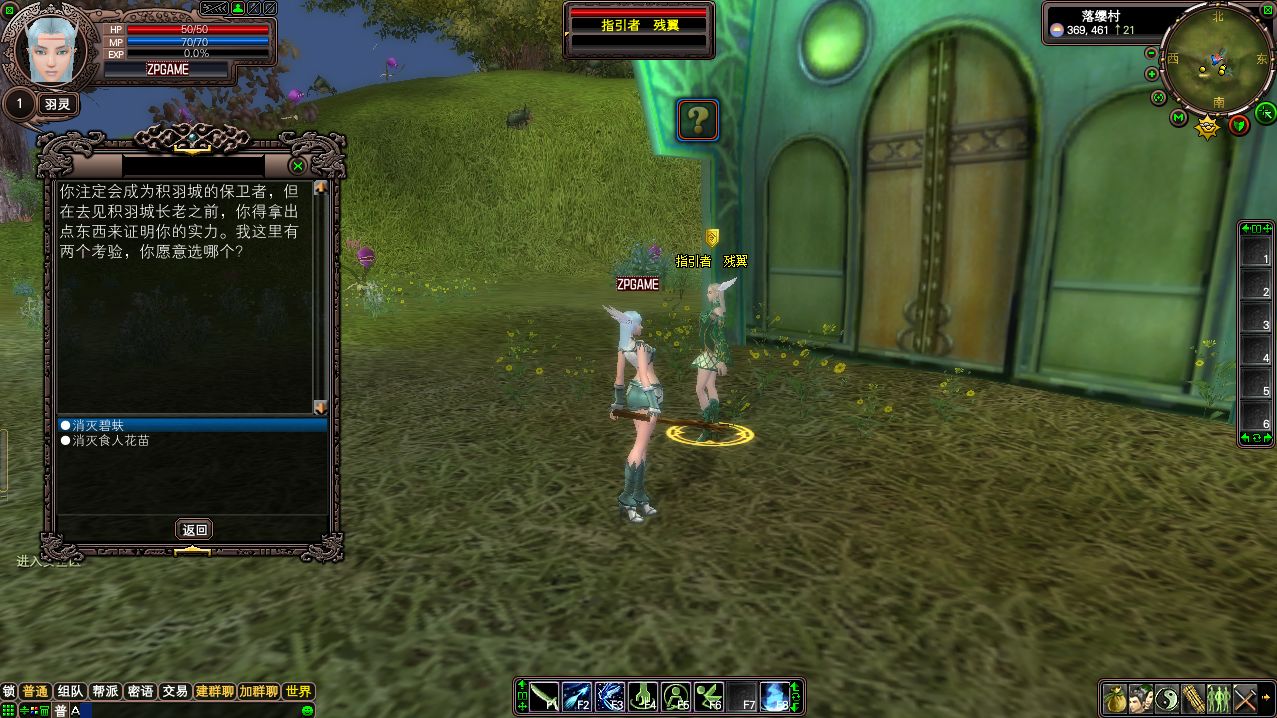The width and height of the screenshot is (1277, 718).
Task: Select the 消灭食人花苗 dialogue option
Action: tap(110, 440)
